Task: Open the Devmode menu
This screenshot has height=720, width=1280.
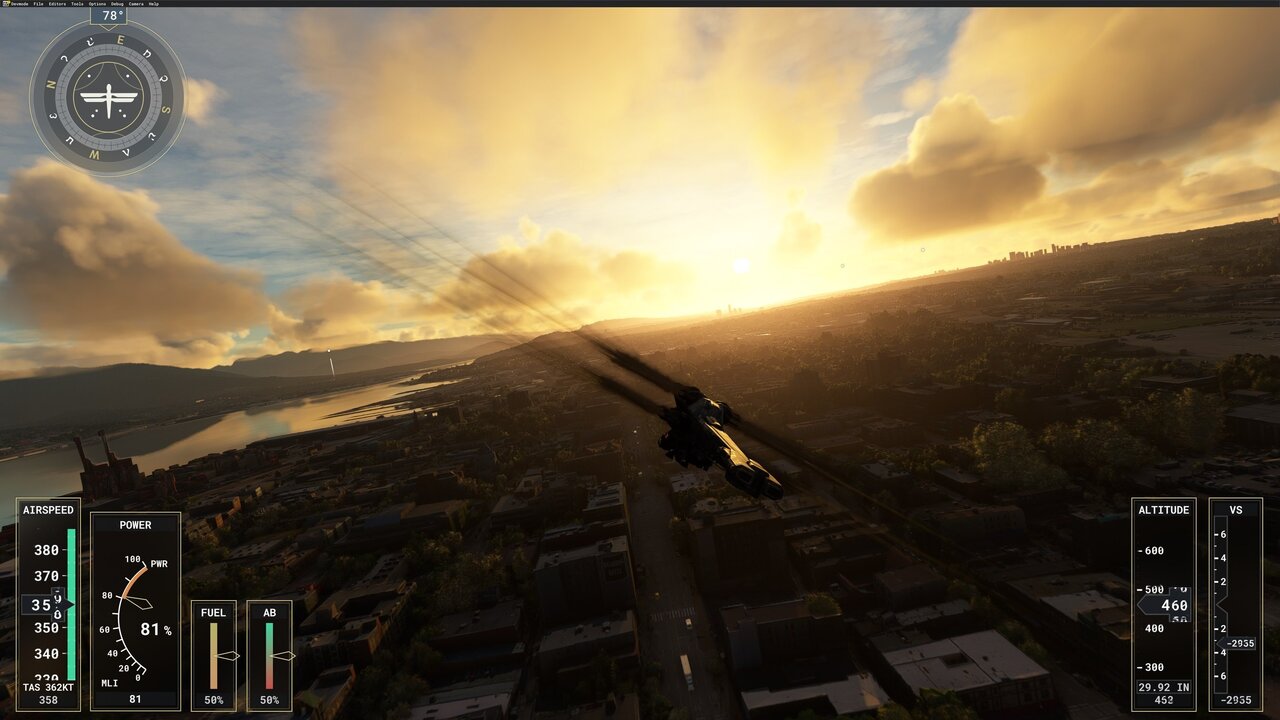Action: coord(18,4)
